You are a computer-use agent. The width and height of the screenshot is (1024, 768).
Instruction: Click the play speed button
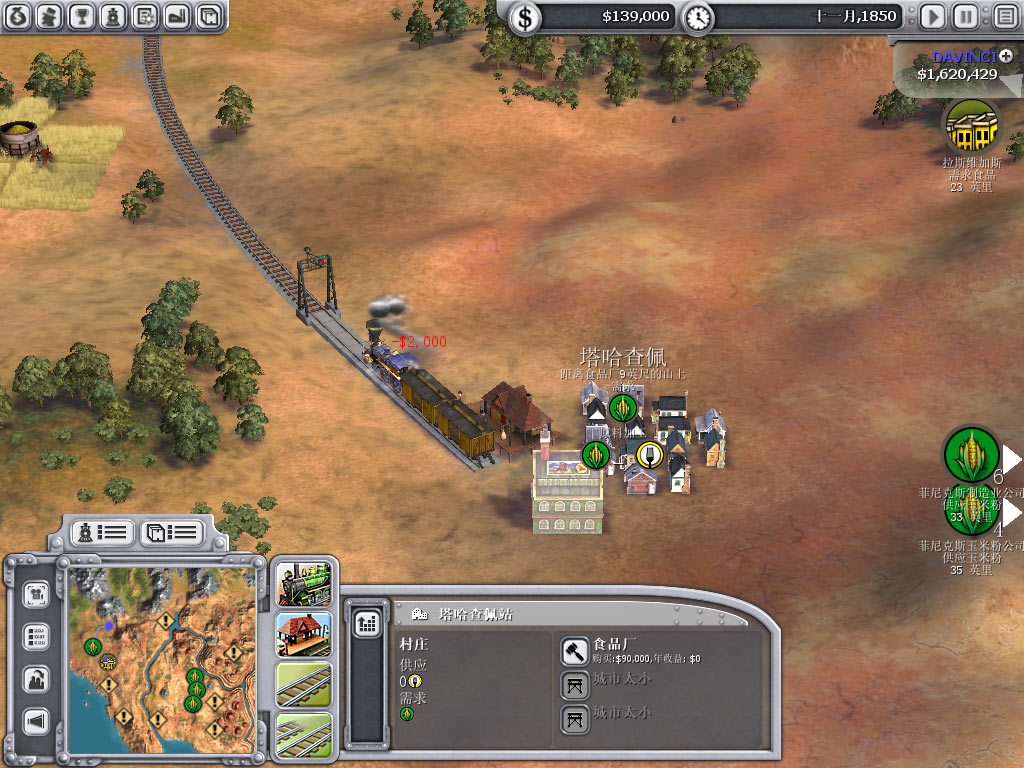coord(932,16)
